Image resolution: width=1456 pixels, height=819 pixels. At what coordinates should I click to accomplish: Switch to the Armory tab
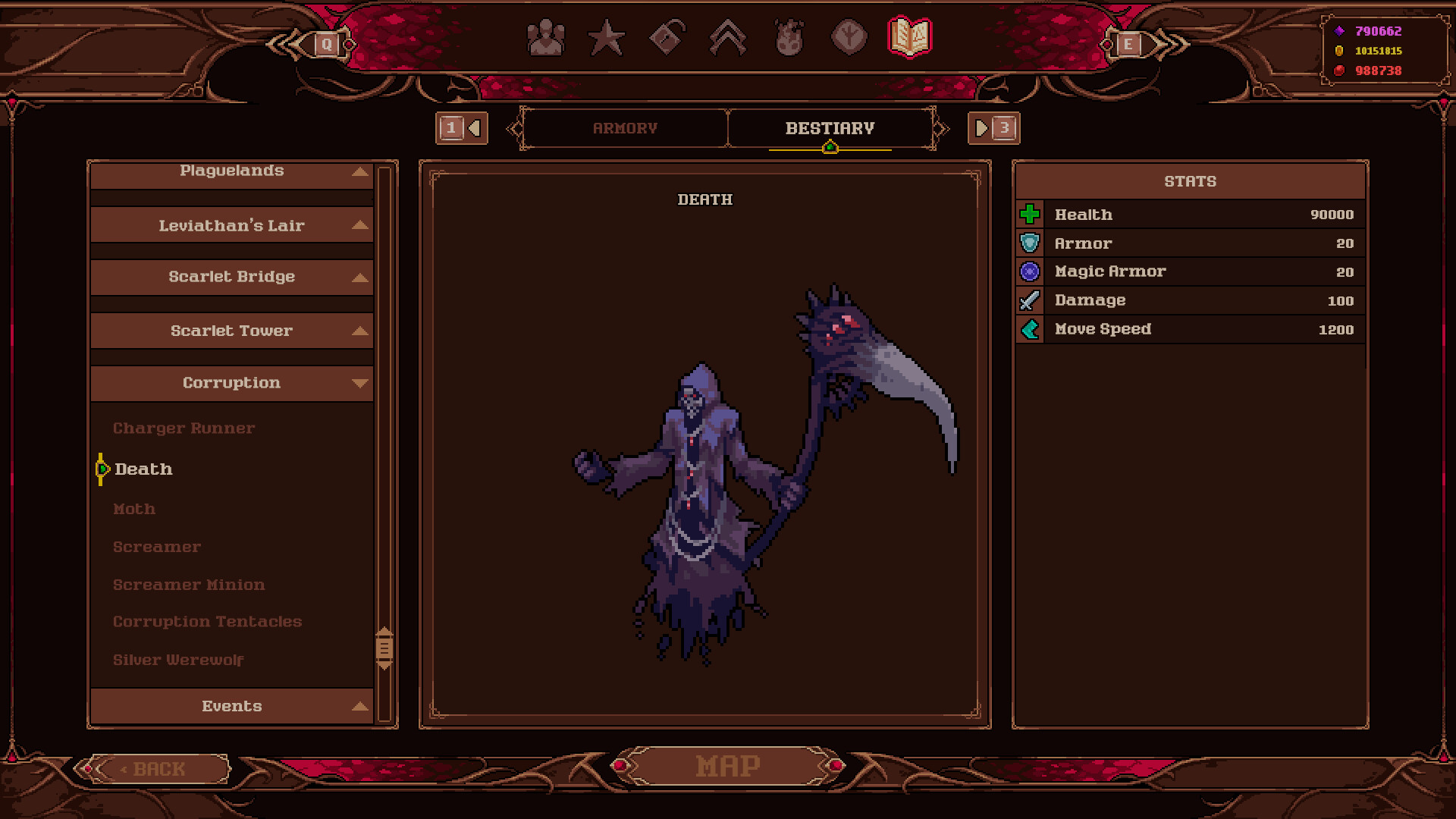point(624,127)
